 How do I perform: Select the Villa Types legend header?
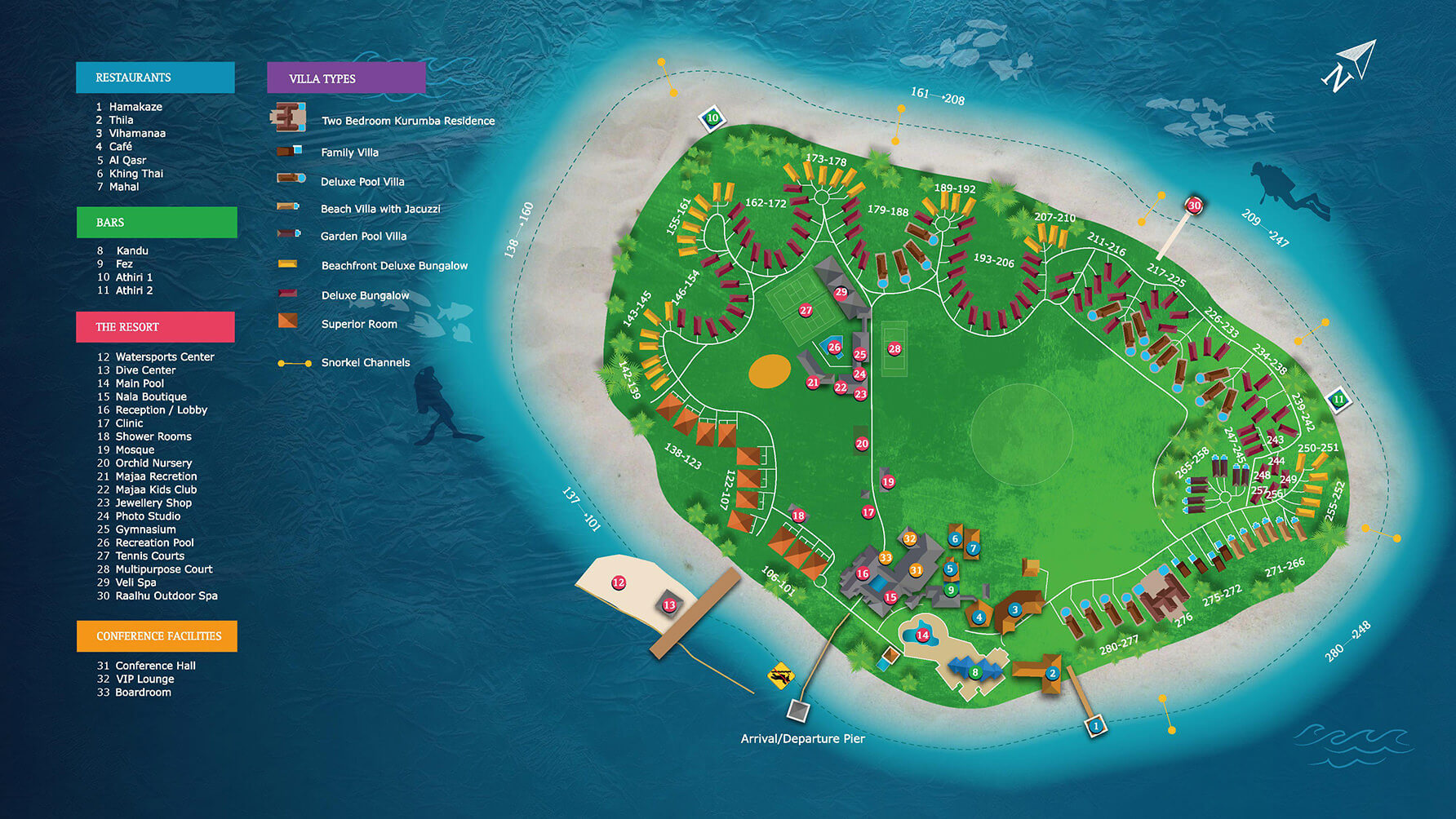(x=346, y=78)
